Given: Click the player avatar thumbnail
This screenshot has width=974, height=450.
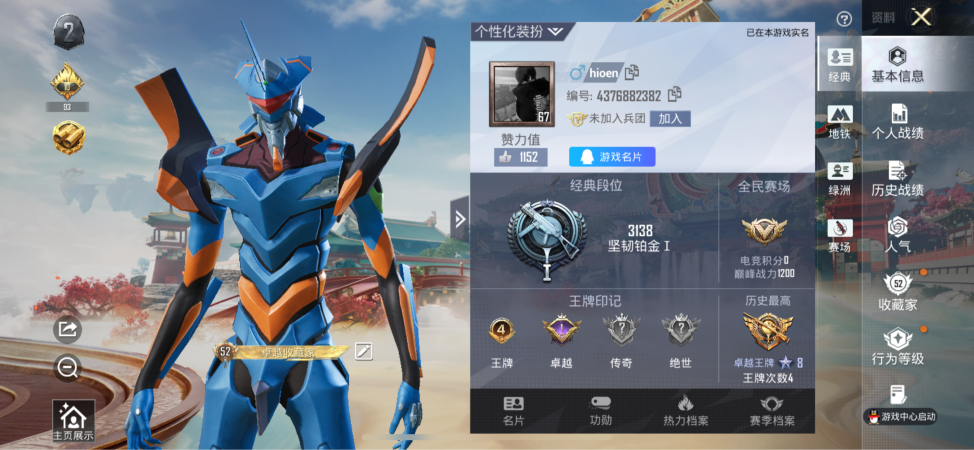Looking at the screenshot, I should click(x=521, y=94).
